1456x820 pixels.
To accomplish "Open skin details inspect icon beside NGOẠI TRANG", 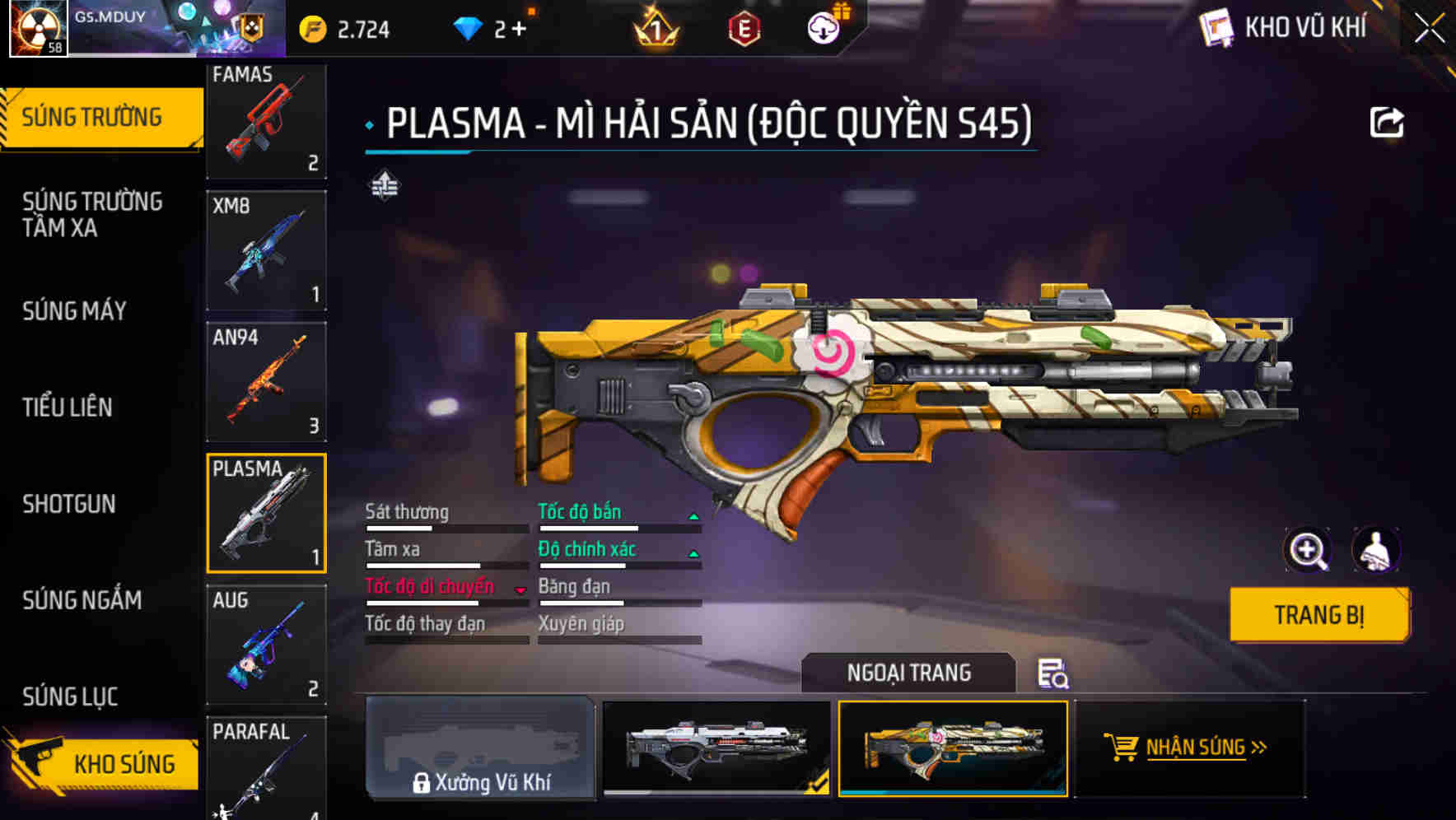I will pos(1054,675).
